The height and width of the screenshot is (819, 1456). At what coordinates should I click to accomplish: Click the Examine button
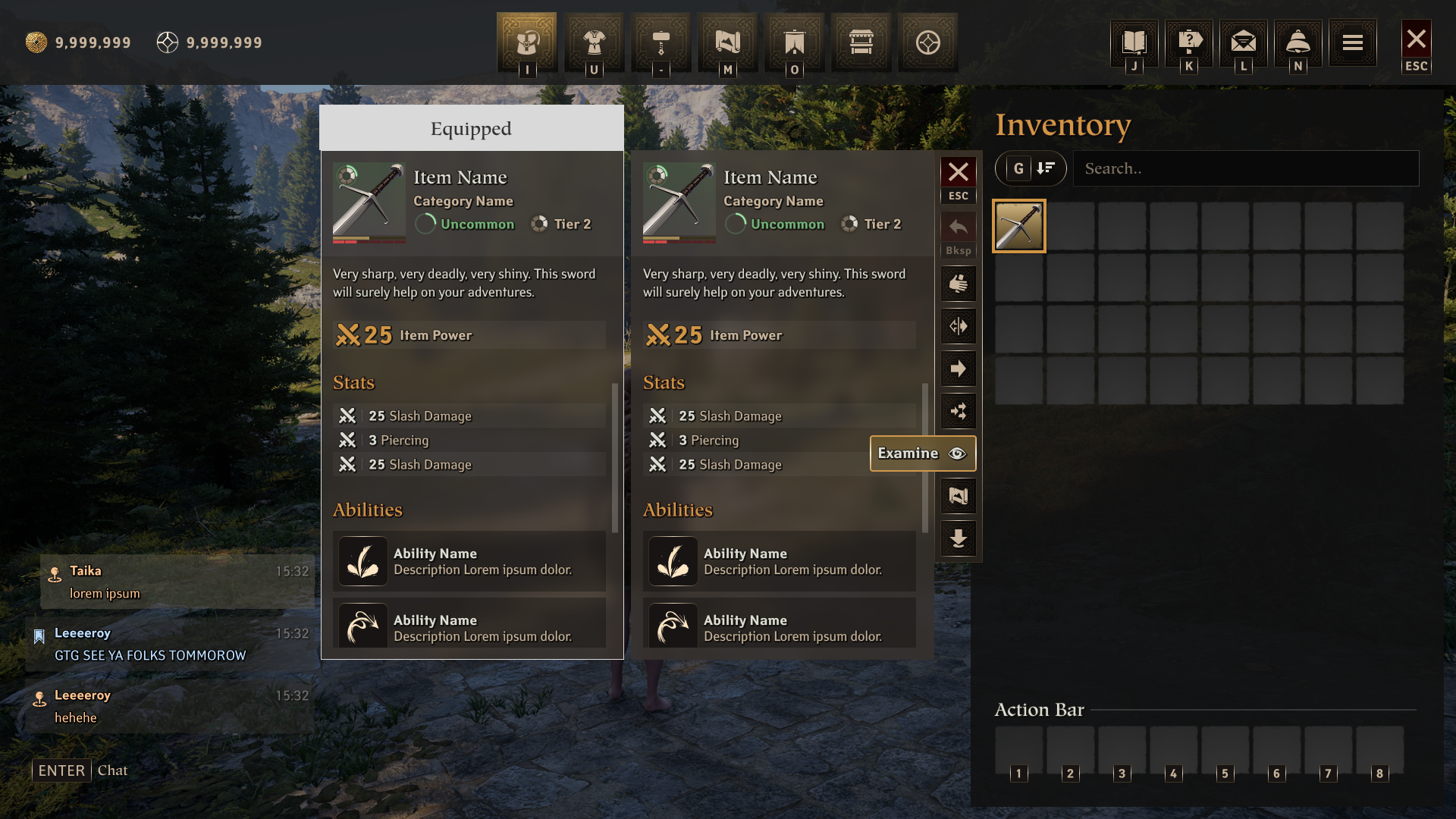pyautogui.click(x=922, y=453)
